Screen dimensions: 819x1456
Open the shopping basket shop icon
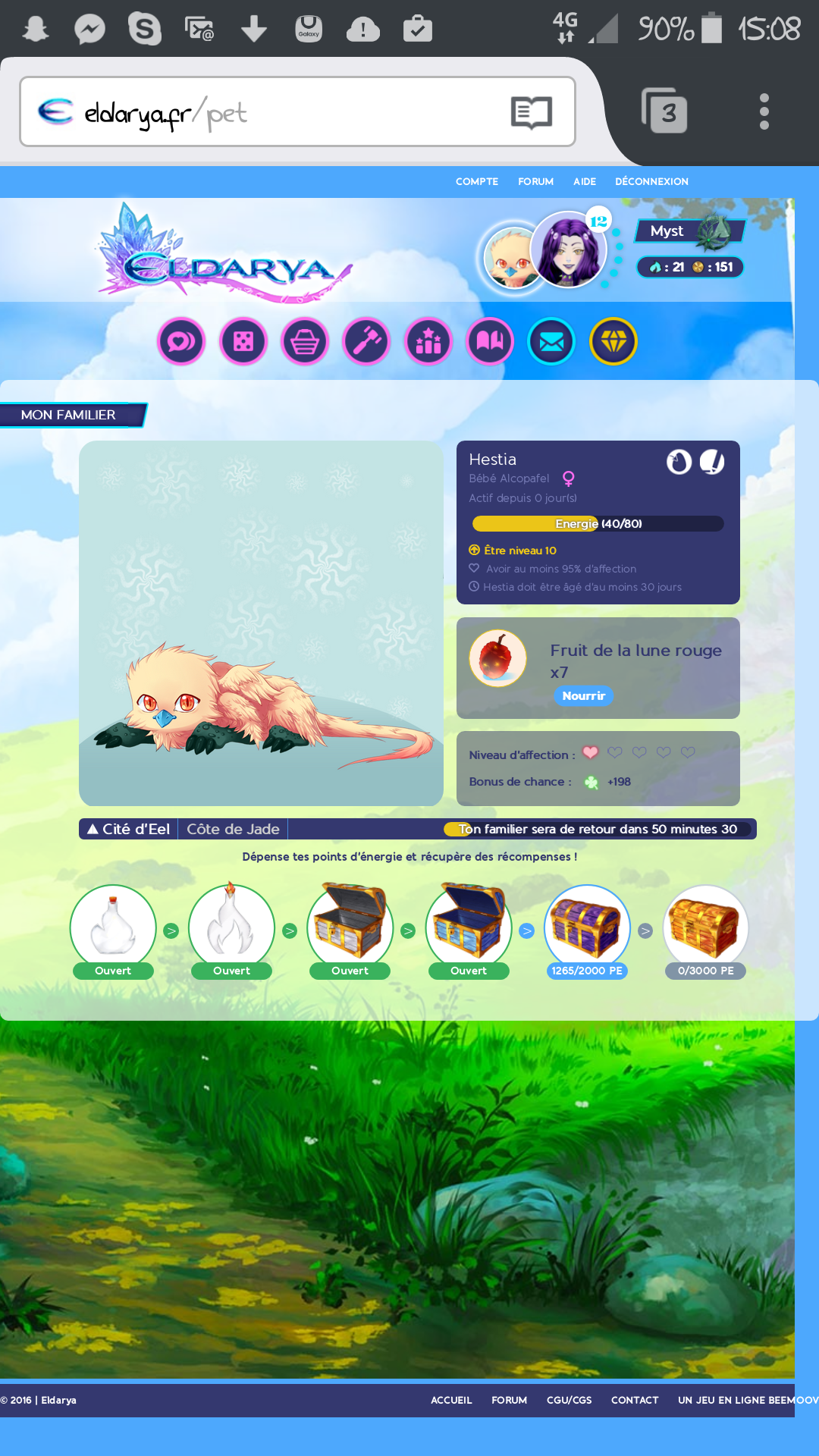(x=305, y=341)
